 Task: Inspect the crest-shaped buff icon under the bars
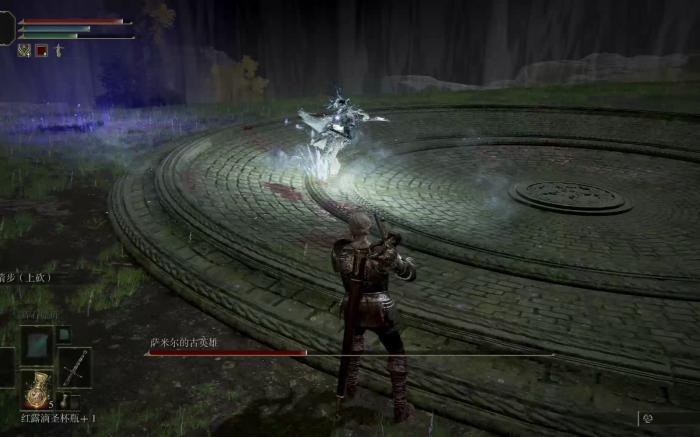click(x=24, y=51)
